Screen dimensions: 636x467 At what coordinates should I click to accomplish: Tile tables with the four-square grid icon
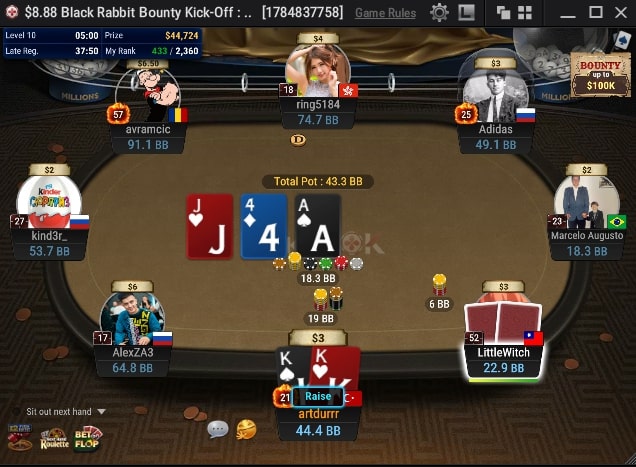tap(525, 13)
